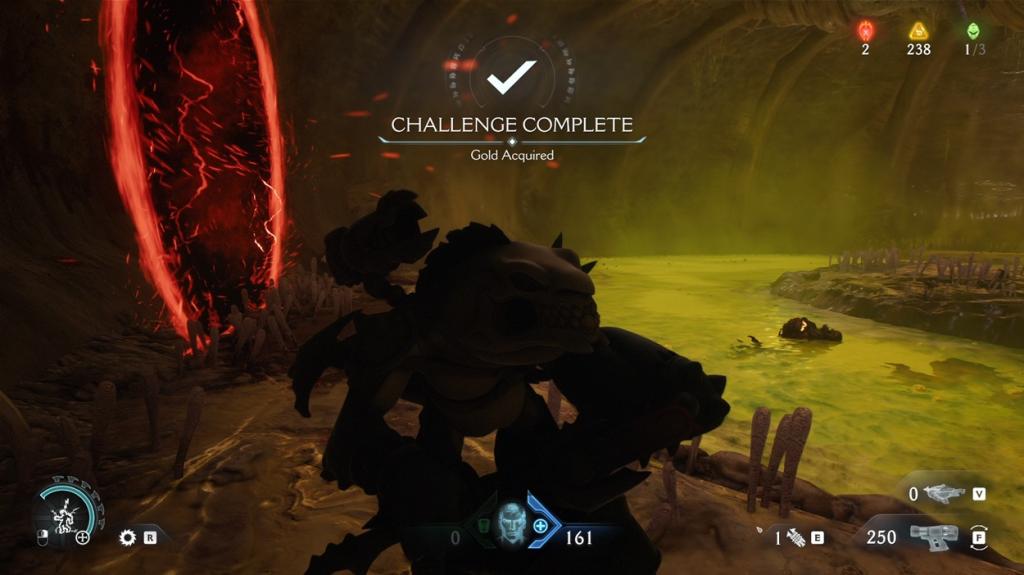
Task: Select the glory kill ability dial
Action: [x=66, y=512]
